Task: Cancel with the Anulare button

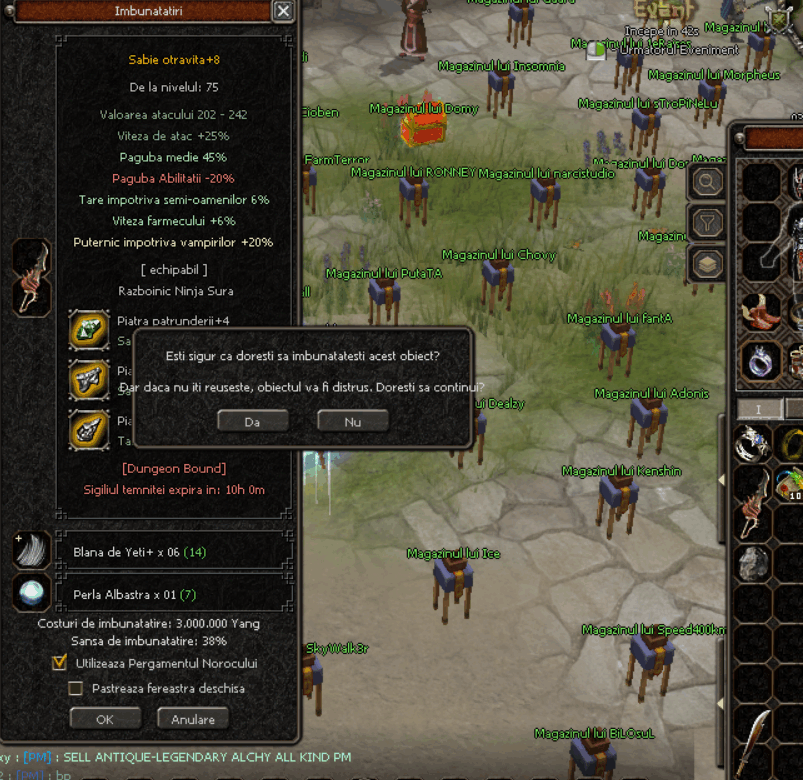Action: [x=193, y=718]
